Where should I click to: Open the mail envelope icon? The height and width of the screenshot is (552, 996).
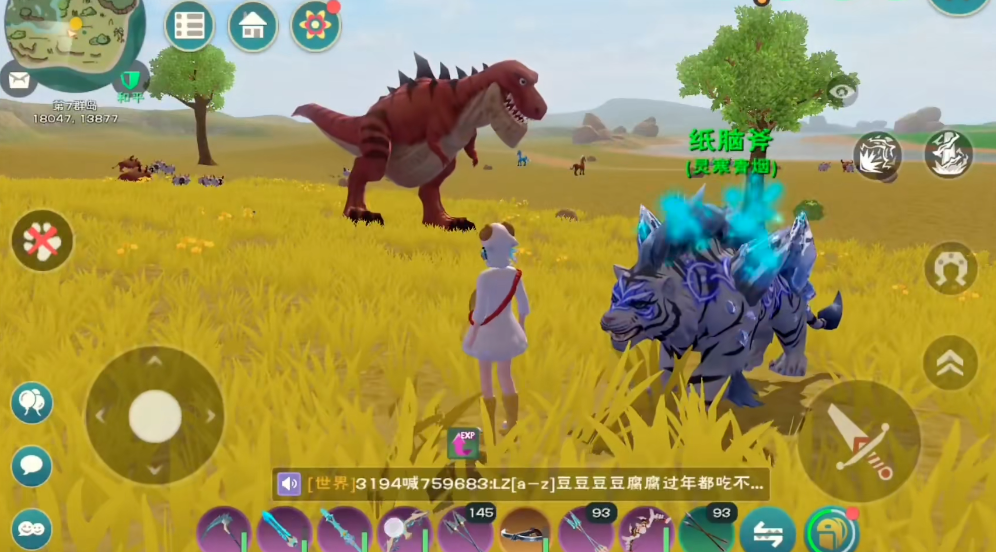point(17,77)
